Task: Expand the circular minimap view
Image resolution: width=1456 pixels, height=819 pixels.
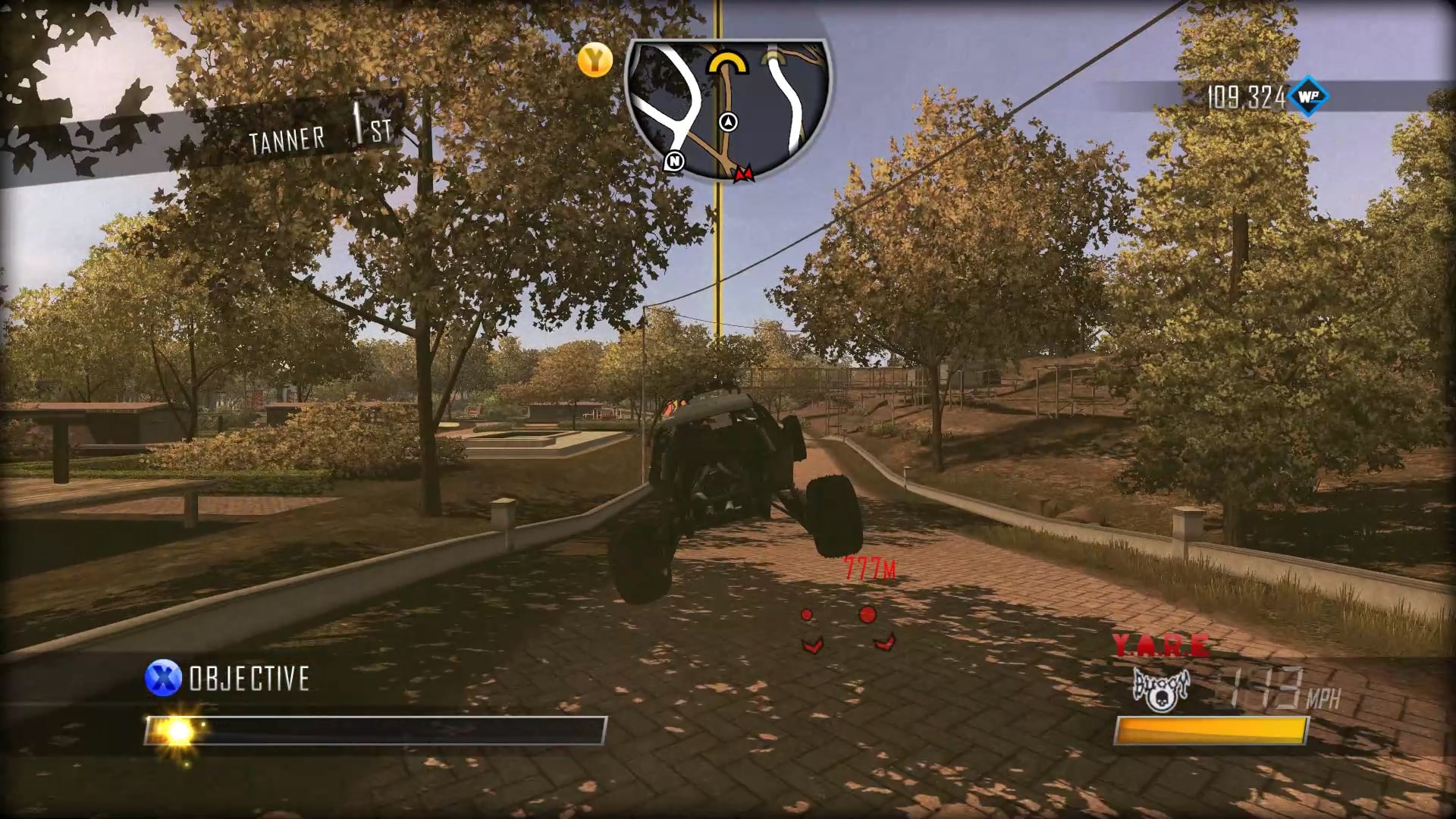Action: click(x=726, y=102)
